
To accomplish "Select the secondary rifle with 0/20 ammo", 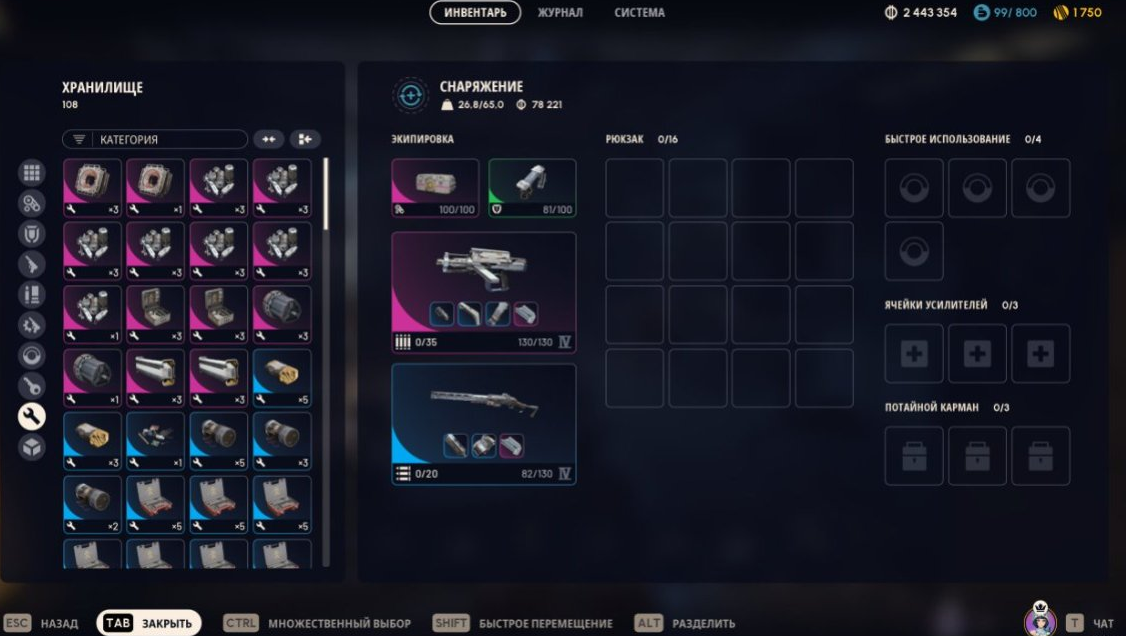I will [483, 423].
